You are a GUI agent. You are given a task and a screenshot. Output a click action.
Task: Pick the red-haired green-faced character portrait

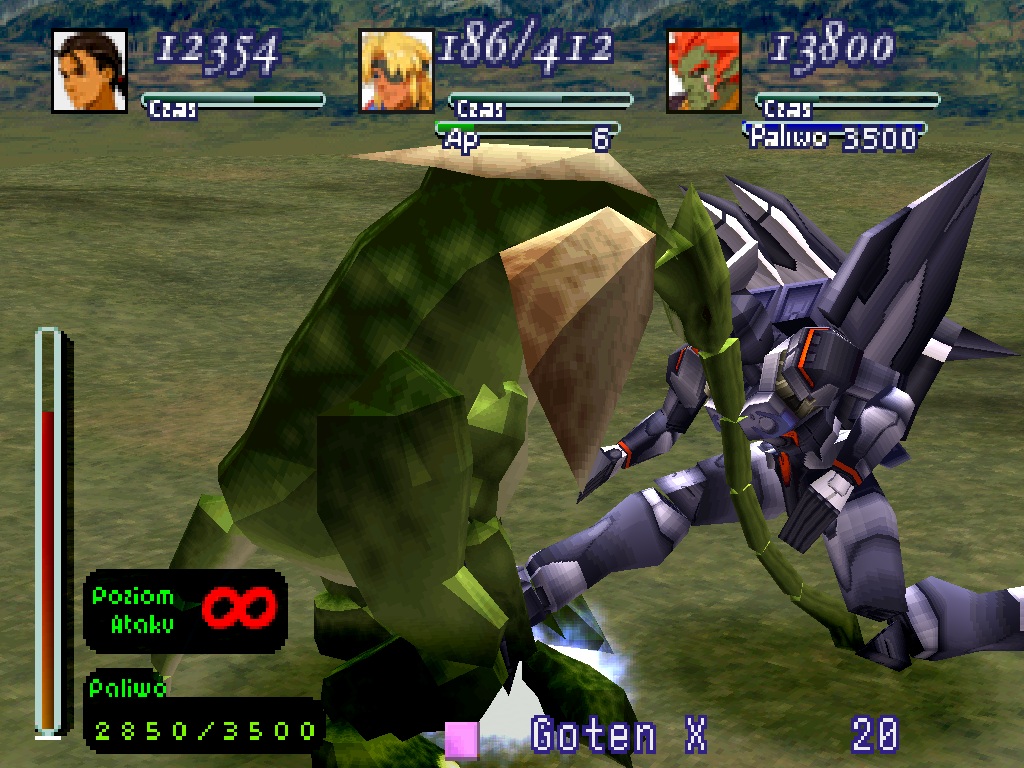click(x=704, y=71)
